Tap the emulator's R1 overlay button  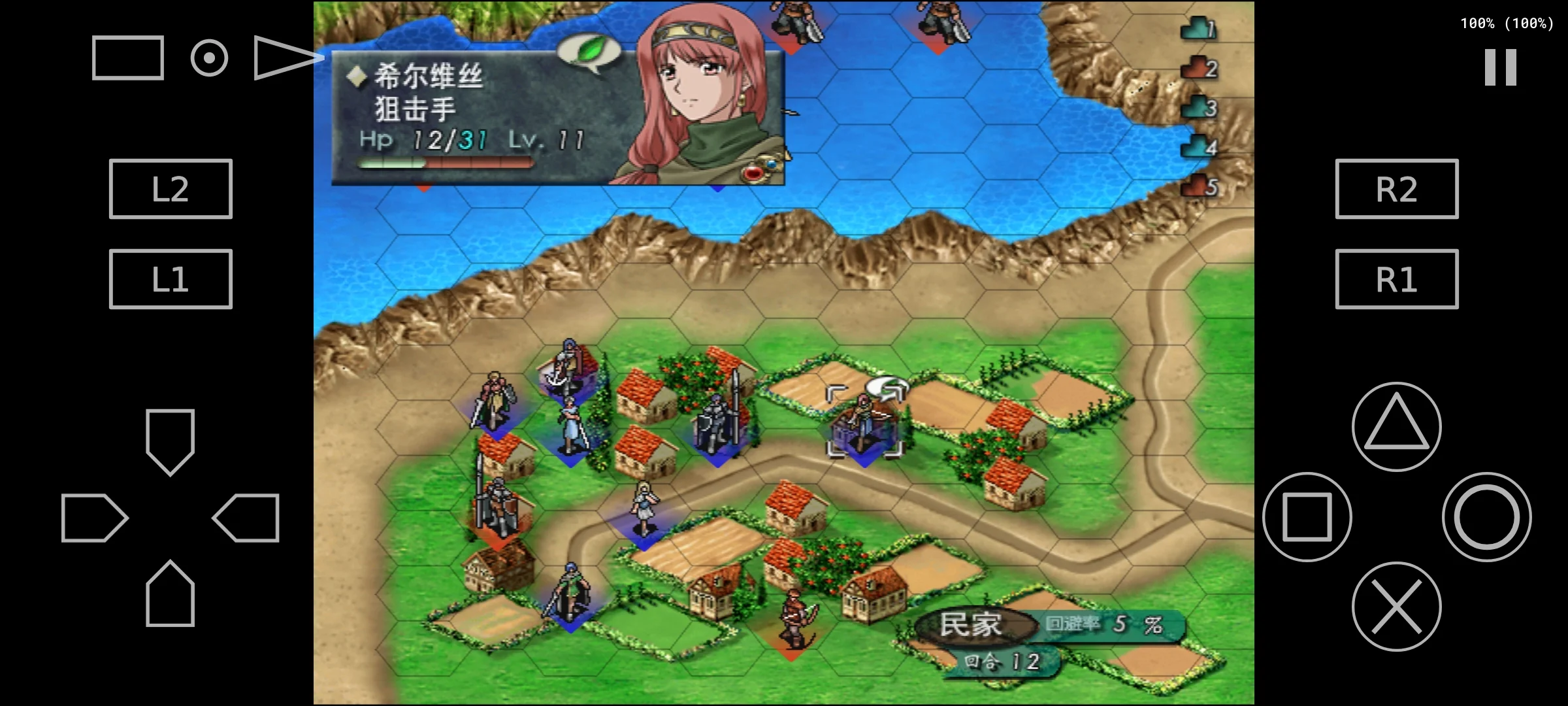[x=1396, y=279]
